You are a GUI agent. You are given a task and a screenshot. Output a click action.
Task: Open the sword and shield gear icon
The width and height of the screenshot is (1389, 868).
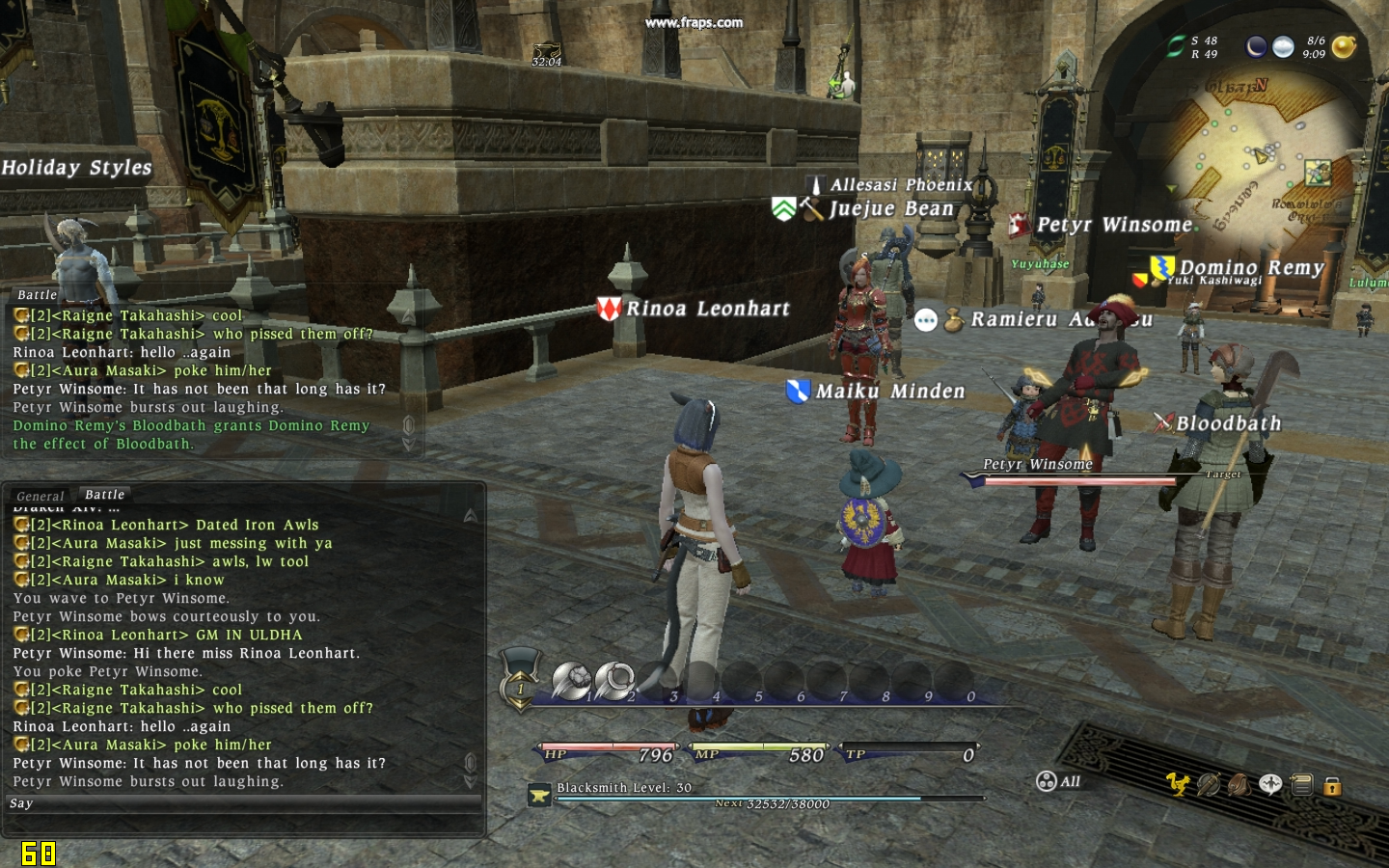[x=1209, y=784]
